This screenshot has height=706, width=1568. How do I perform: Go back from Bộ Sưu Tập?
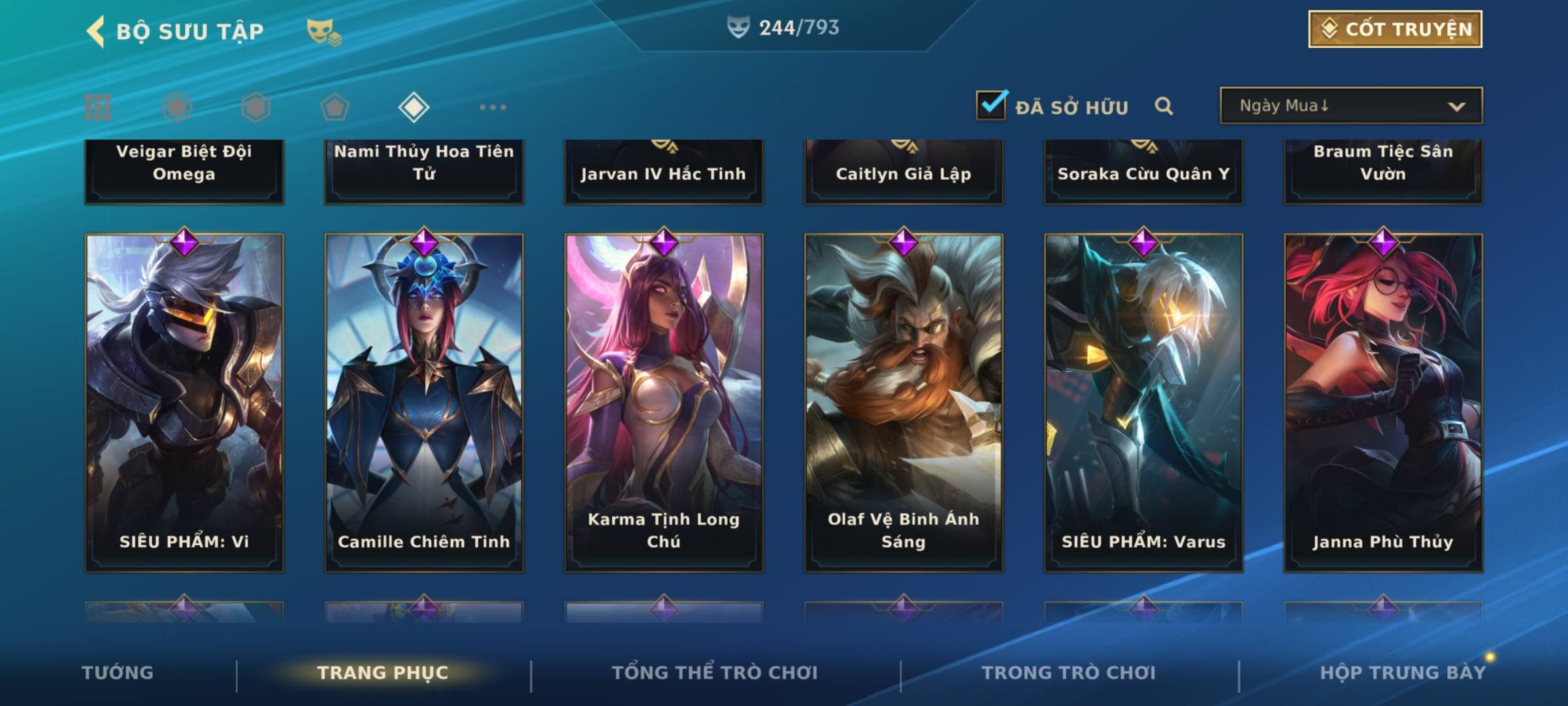pos(96,31)
